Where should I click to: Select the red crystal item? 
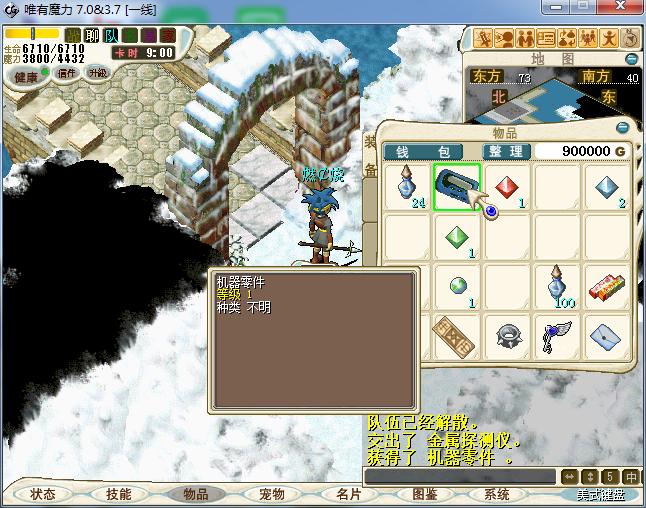click(507, 187)
